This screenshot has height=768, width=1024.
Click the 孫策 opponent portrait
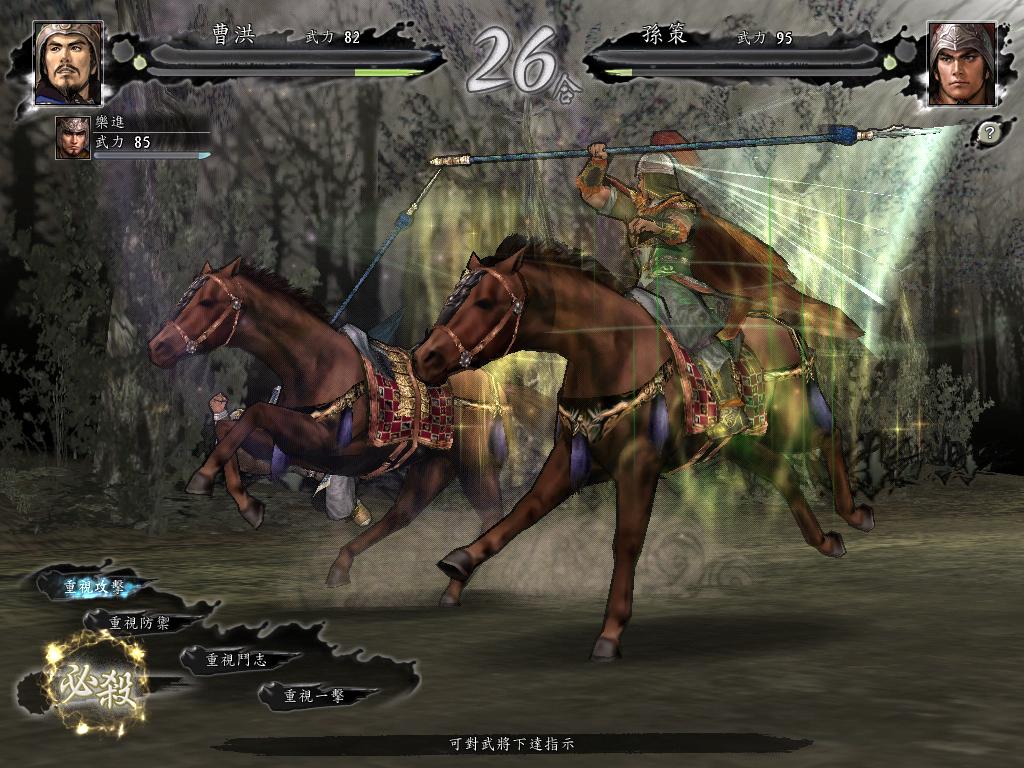pos(960,64)
